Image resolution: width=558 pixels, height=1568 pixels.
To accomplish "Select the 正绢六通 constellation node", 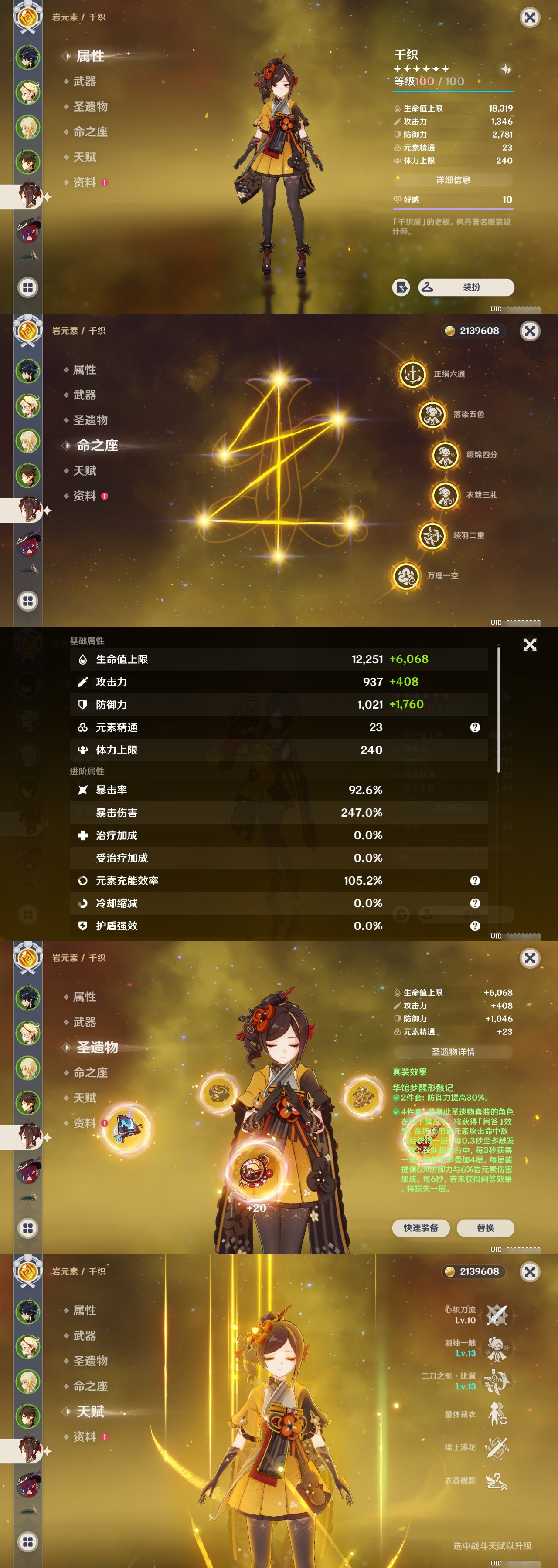I will (x=413, y=374).
